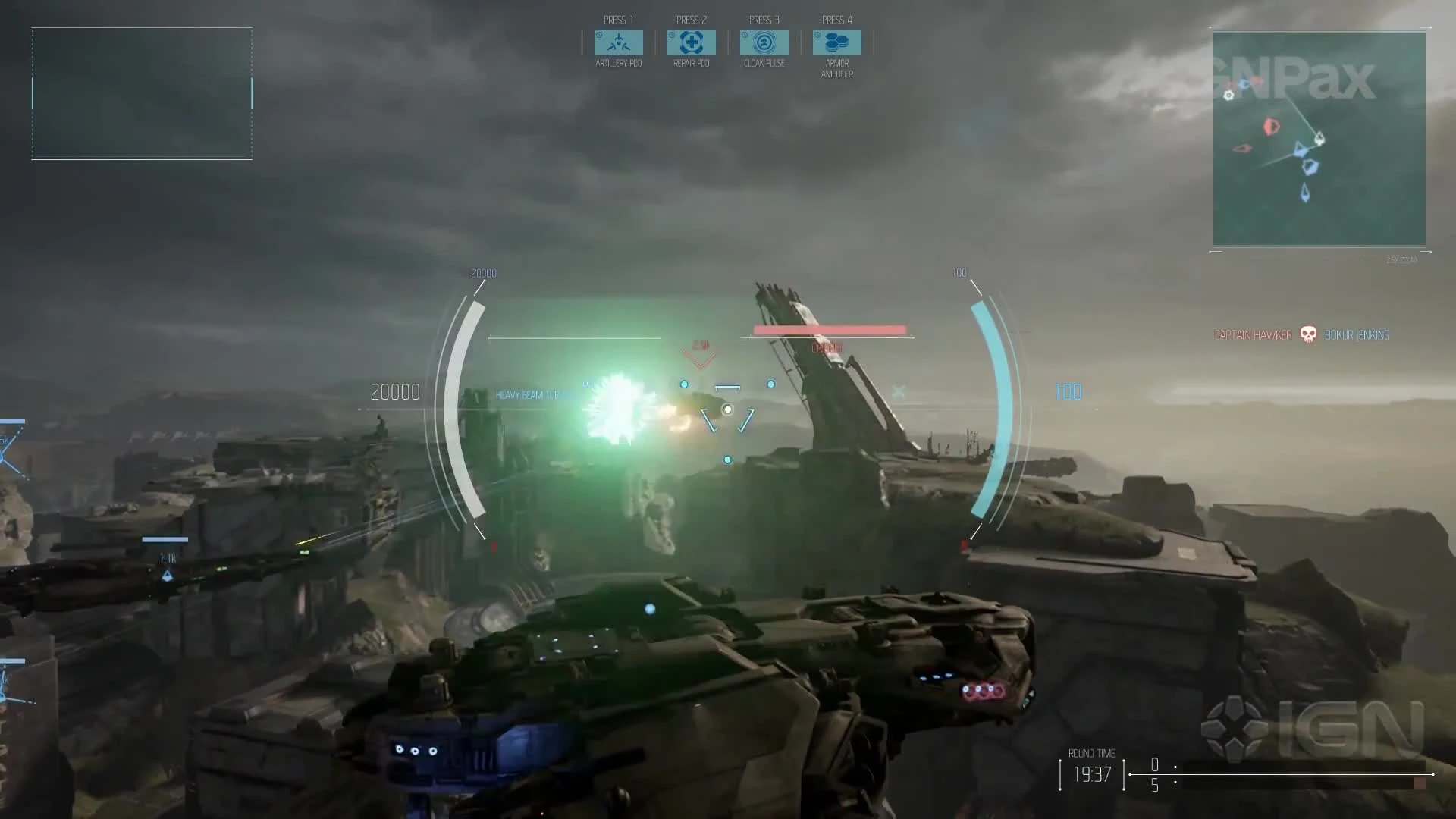Activate the Repair Pod icon
Image resolution: width=1456 pixels, height=819 pixels.
(x=690, y=42)
